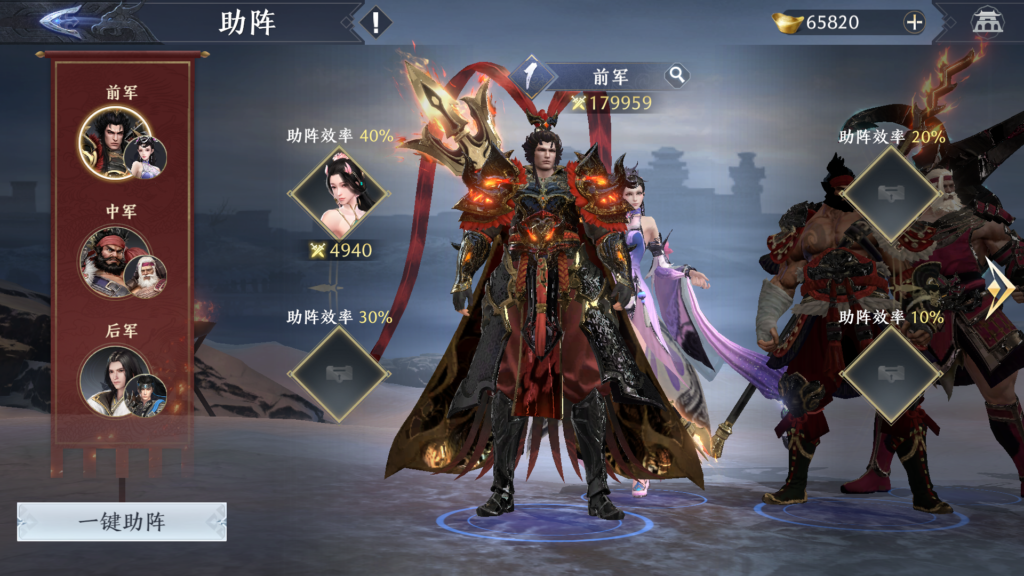The image size is (1024, 576).
Task: Choose the empty 20% efficiency assist slot
Action: (890, 194)
